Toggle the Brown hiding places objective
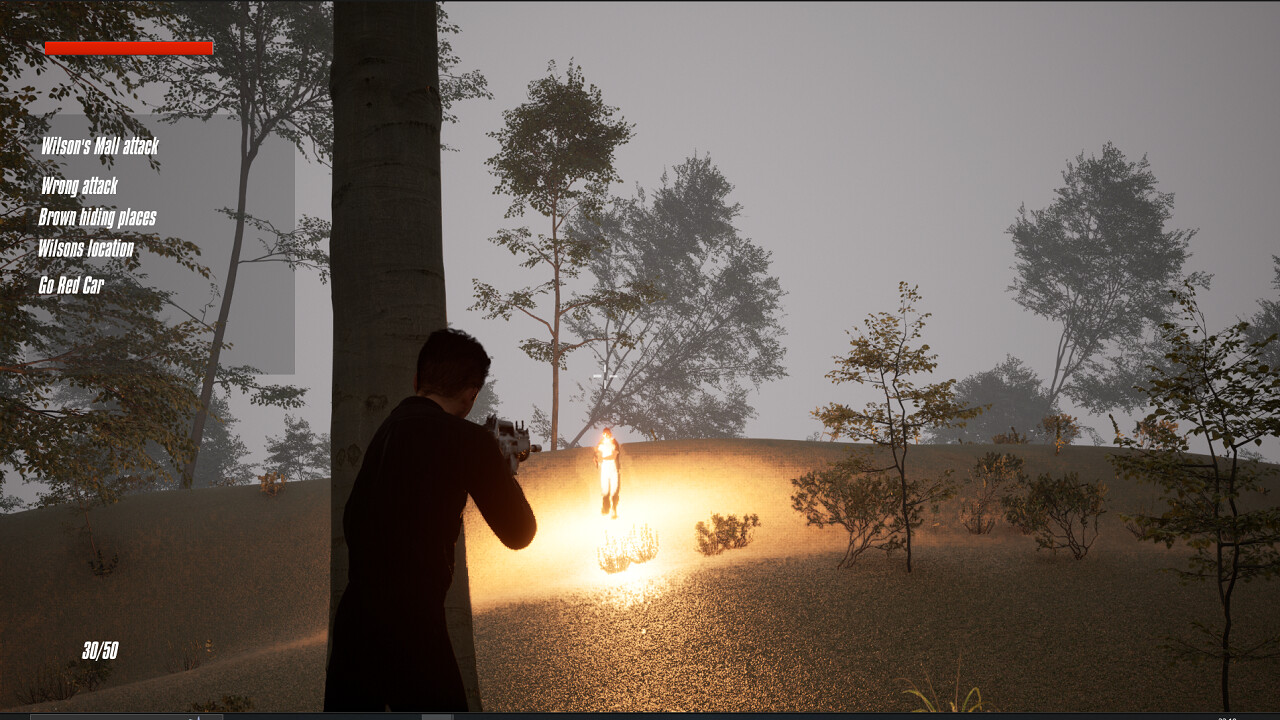1280x720 pixels. [x=97, y=217]
